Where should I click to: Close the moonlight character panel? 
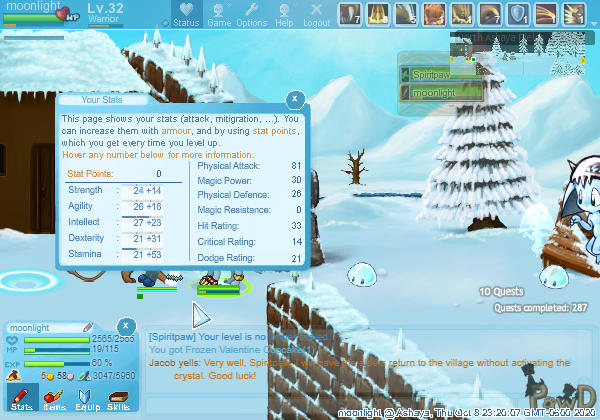pos(126,326)
